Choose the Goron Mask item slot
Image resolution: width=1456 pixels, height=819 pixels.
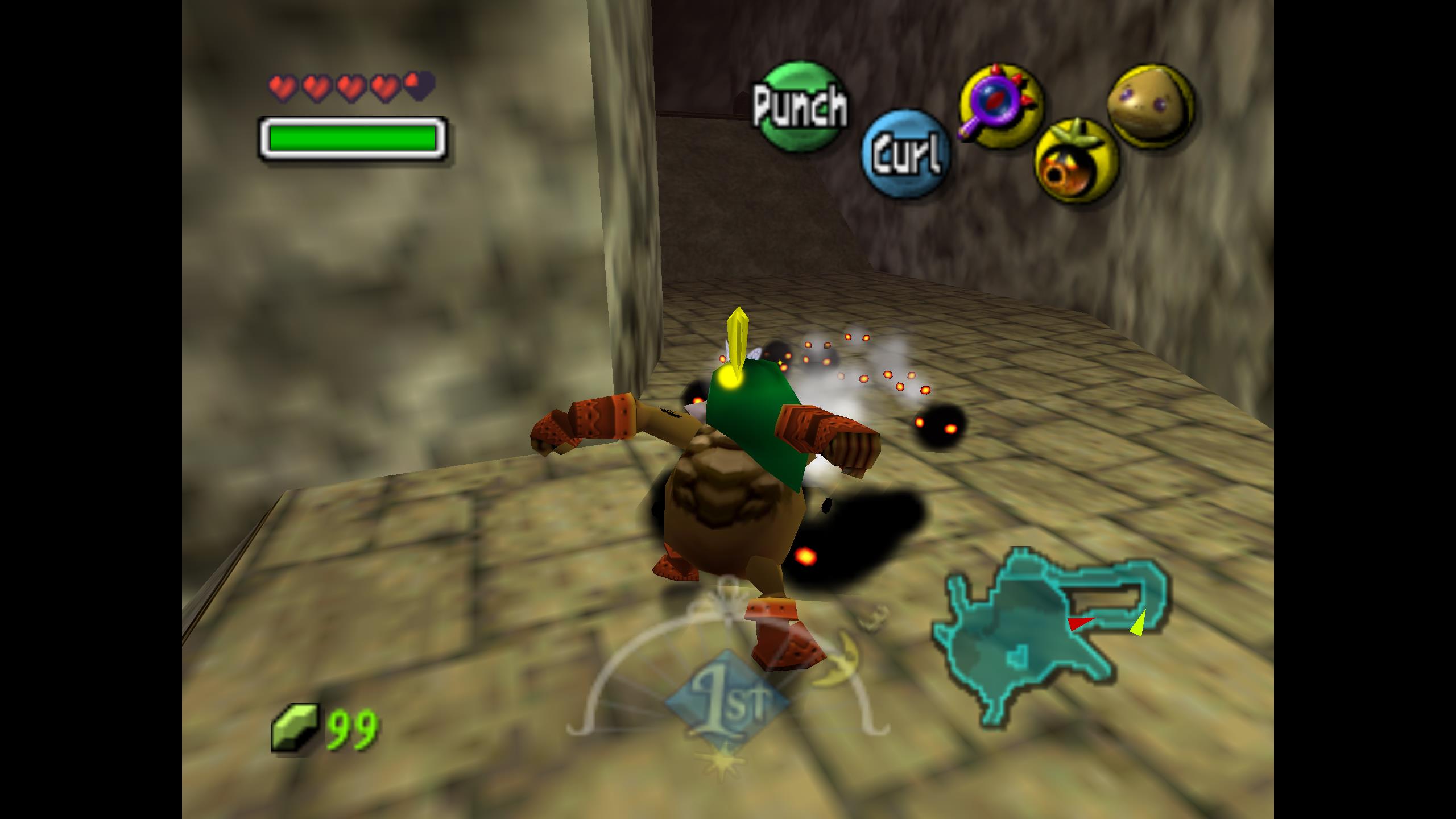(x=1150, y=106)
